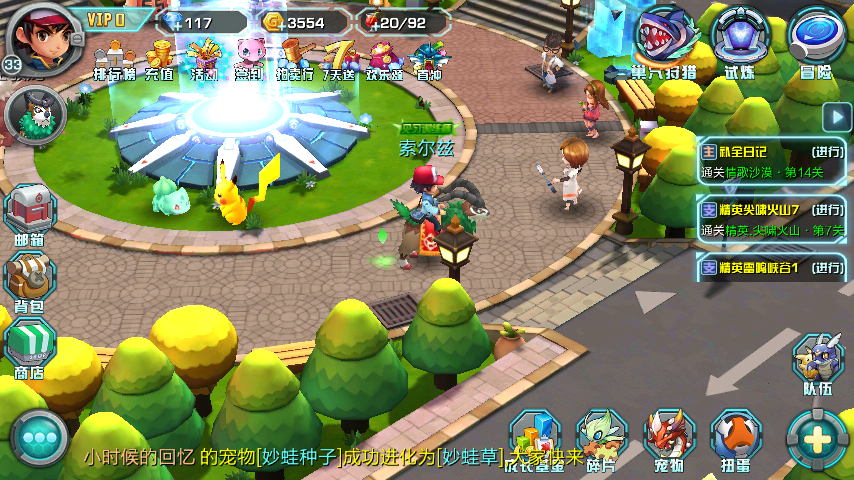Open the 队伍 team menu

[818, 363]
